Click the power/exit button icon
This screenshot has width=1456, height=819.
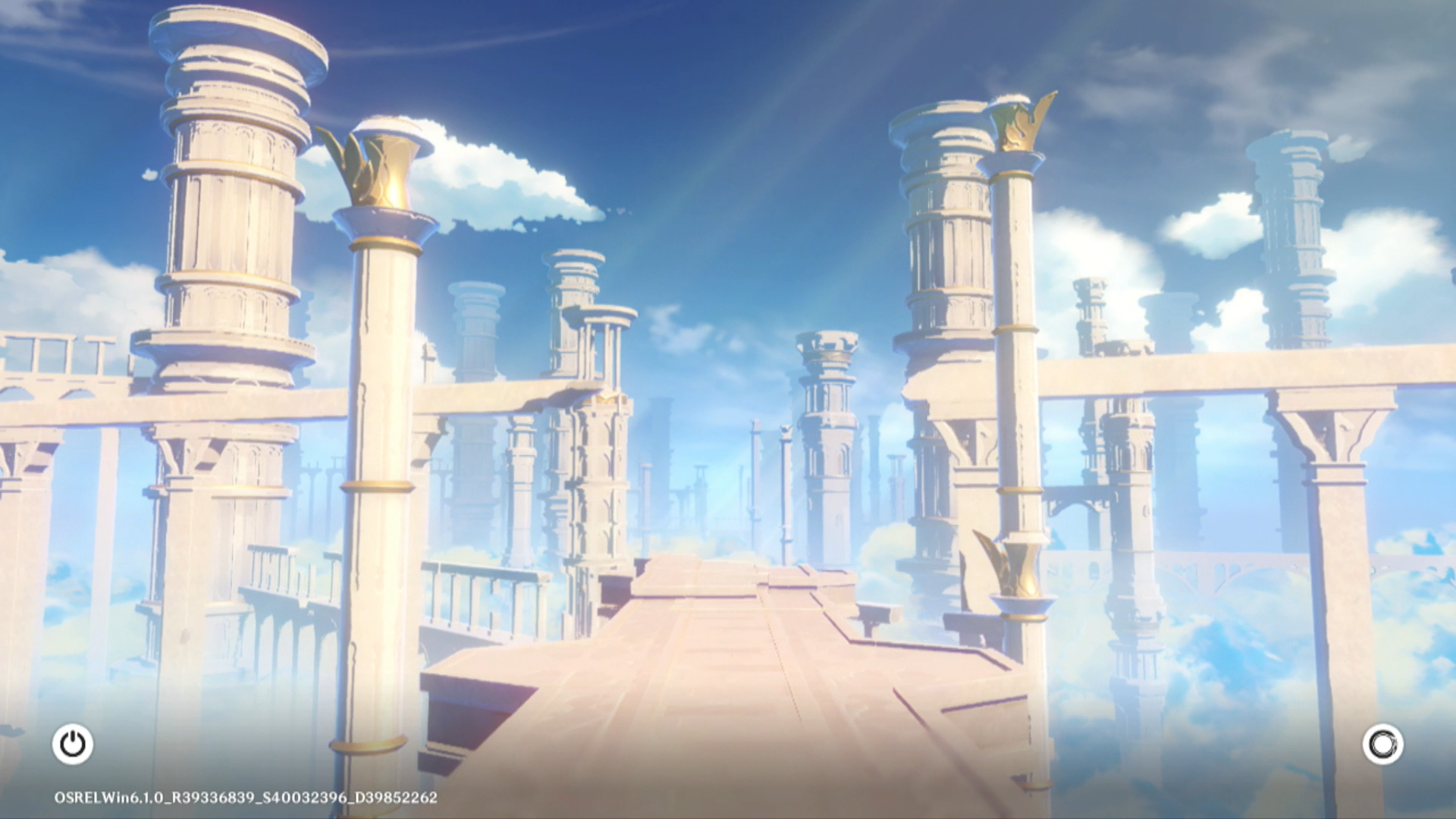pyautogui.click(x=73, y=744)
